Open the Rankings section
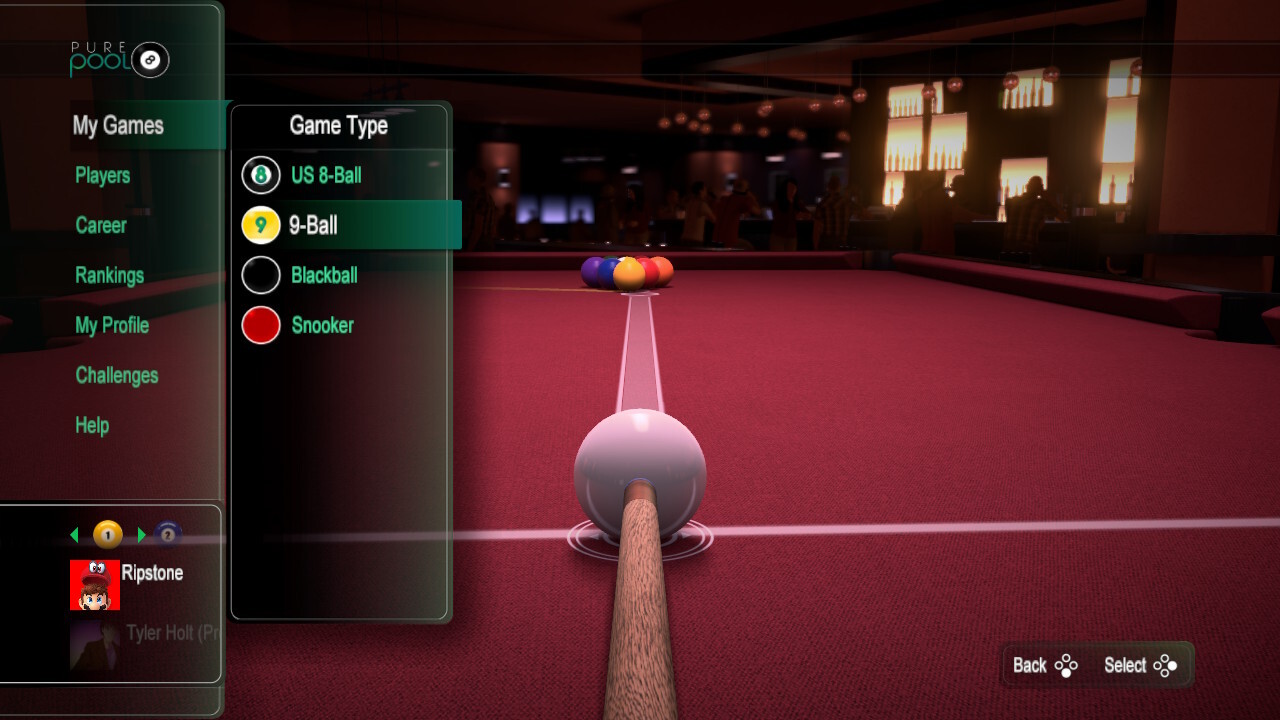1280x720 pixels. pyautogui.click(x=109, y=275)
